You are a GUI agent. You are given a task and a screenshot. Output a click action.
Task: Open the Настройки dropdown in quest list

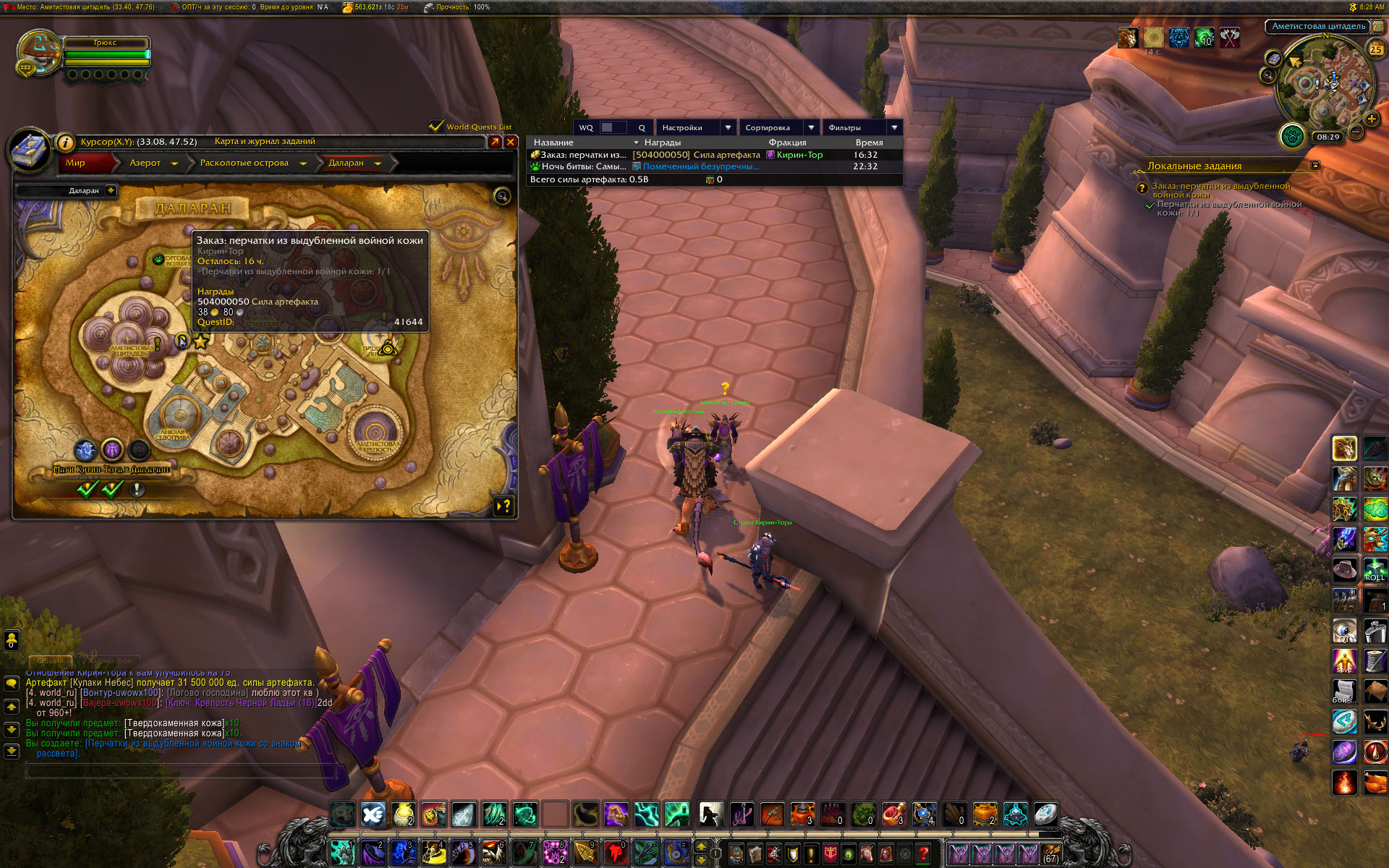tap(729, 127)
